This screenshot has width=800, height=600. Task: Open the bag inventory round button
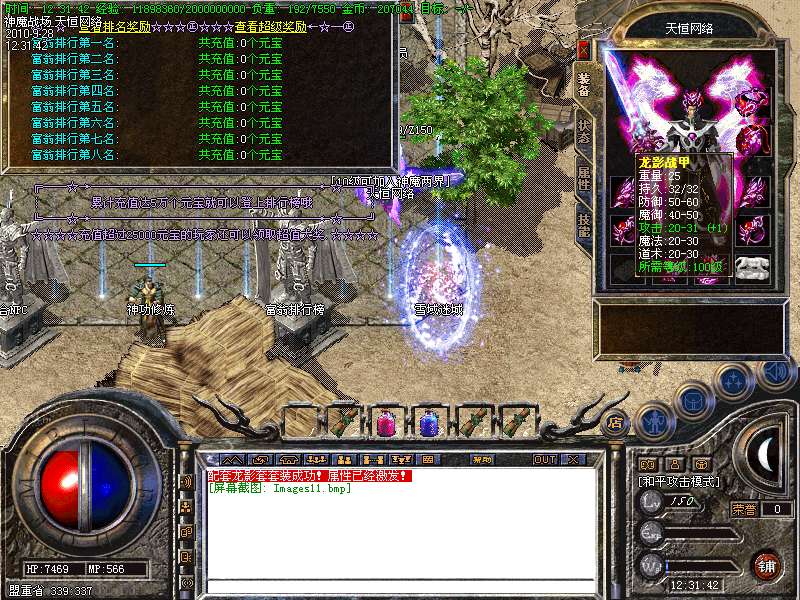[693, 400]
